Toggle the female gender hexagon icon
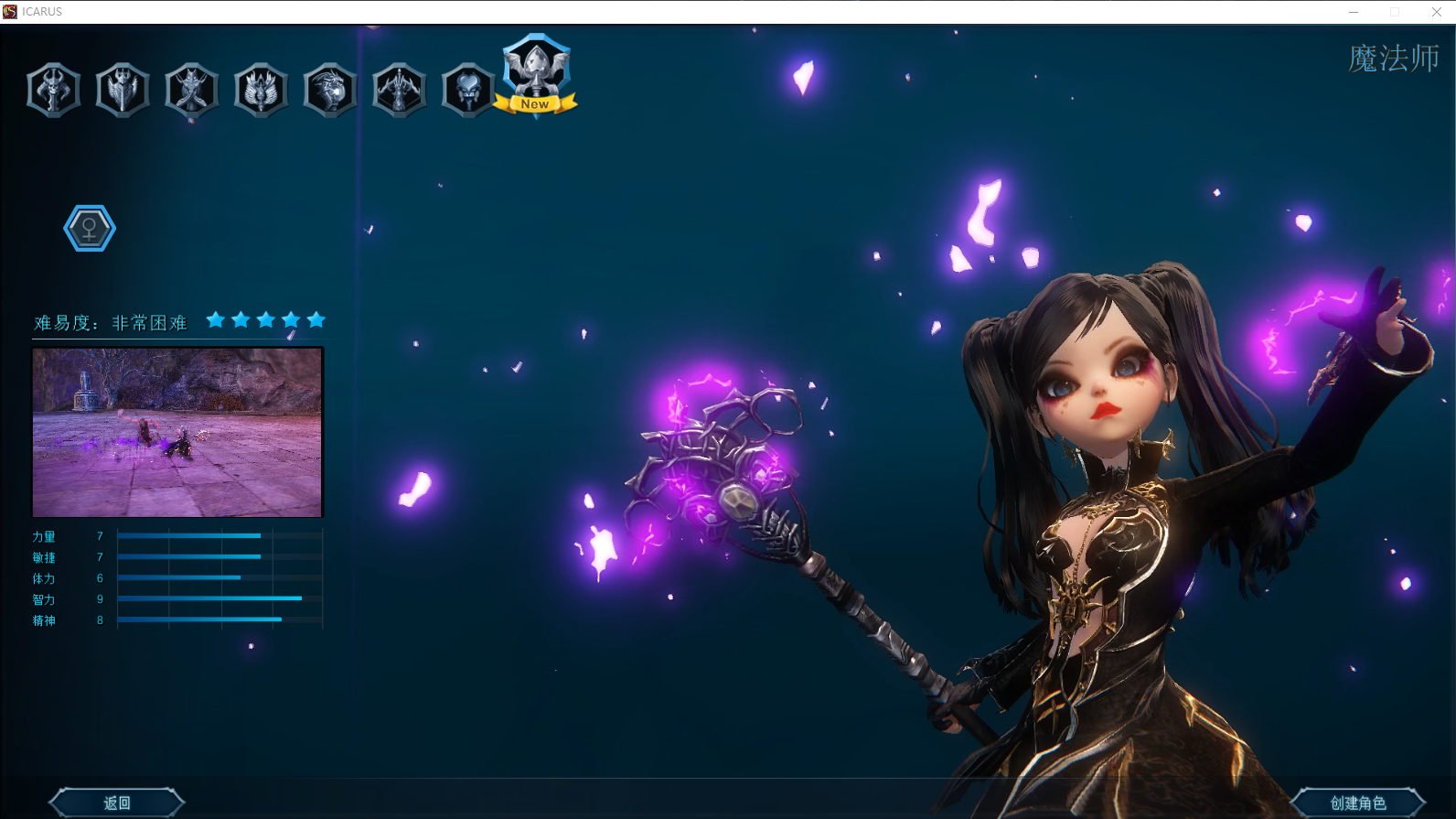1456x819 pixels. [90, 228]
